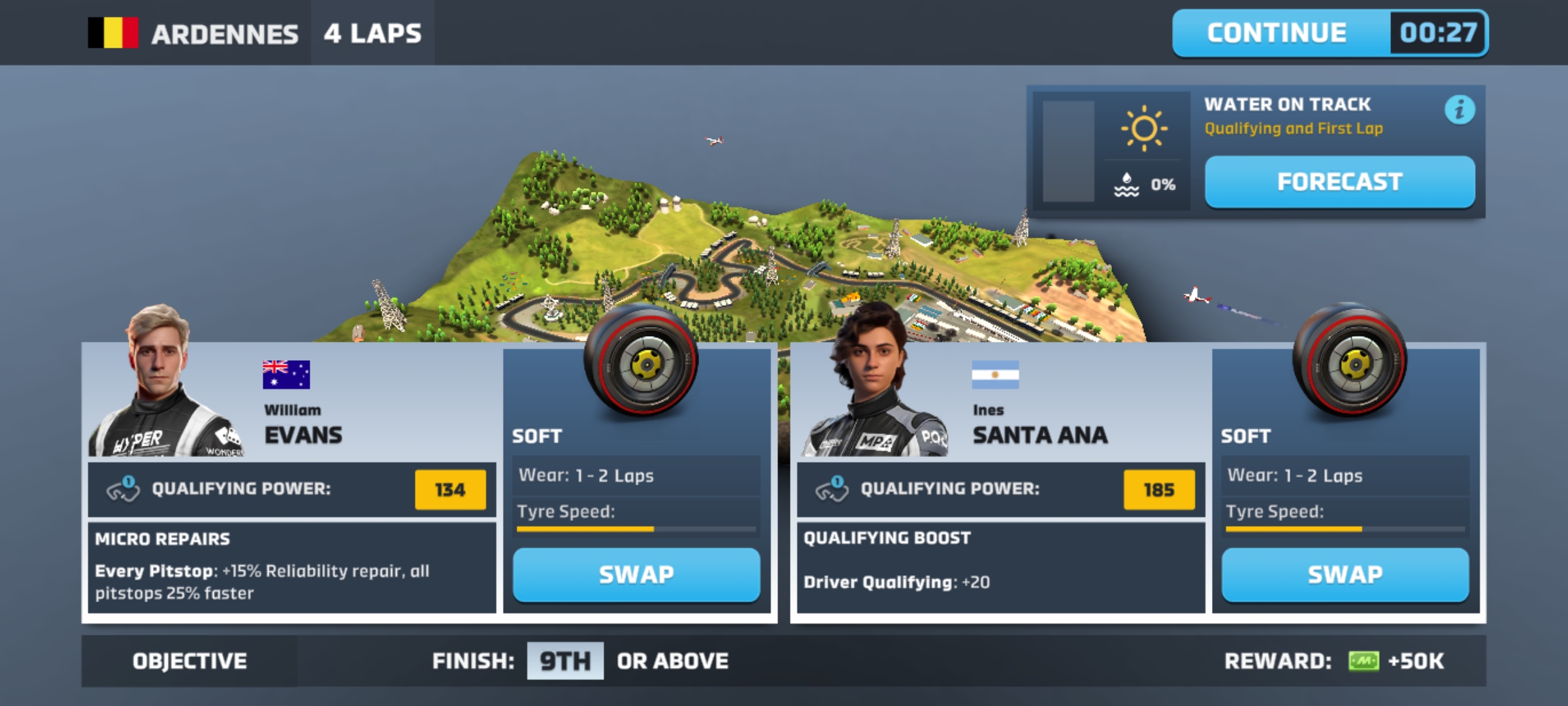
Task: Select Ines Santa Ana's driver portrait
Action: (x=872, y=386)
